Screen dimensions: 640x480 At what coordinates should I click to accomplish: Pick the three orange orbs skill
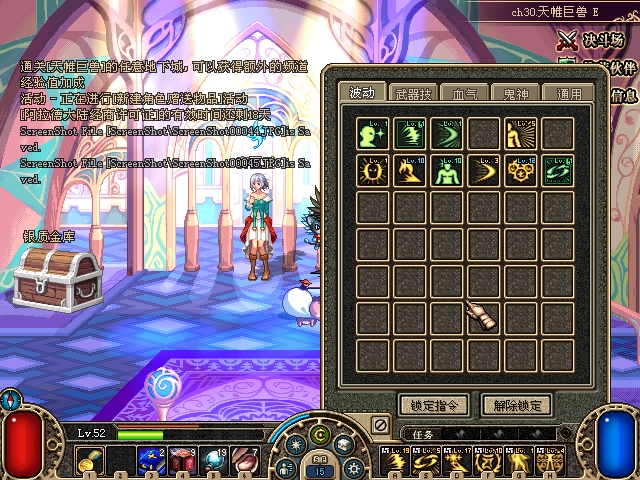(520, 171)
